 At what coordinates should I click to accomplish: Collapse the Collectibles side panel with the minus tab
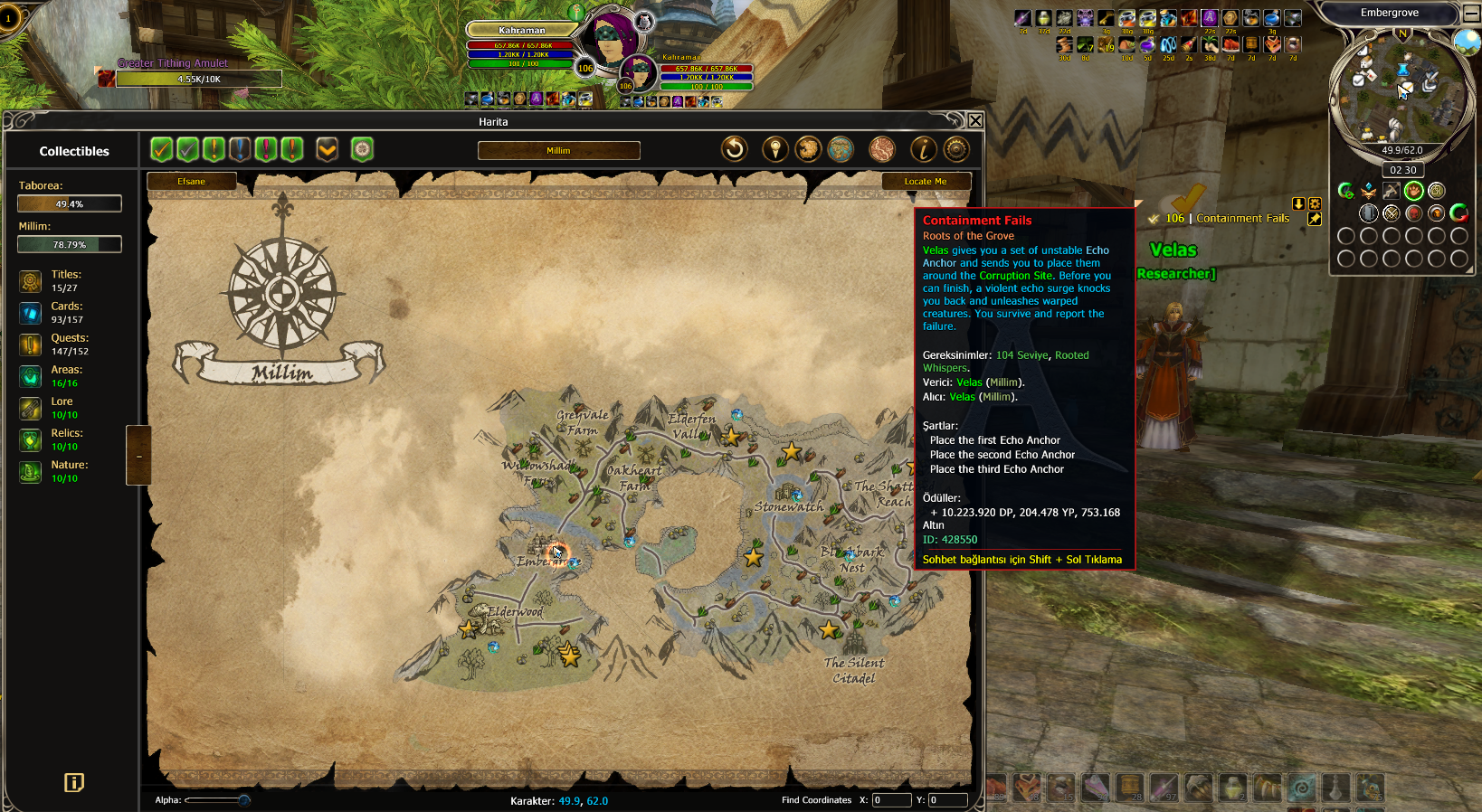click(x=138, y=456)
